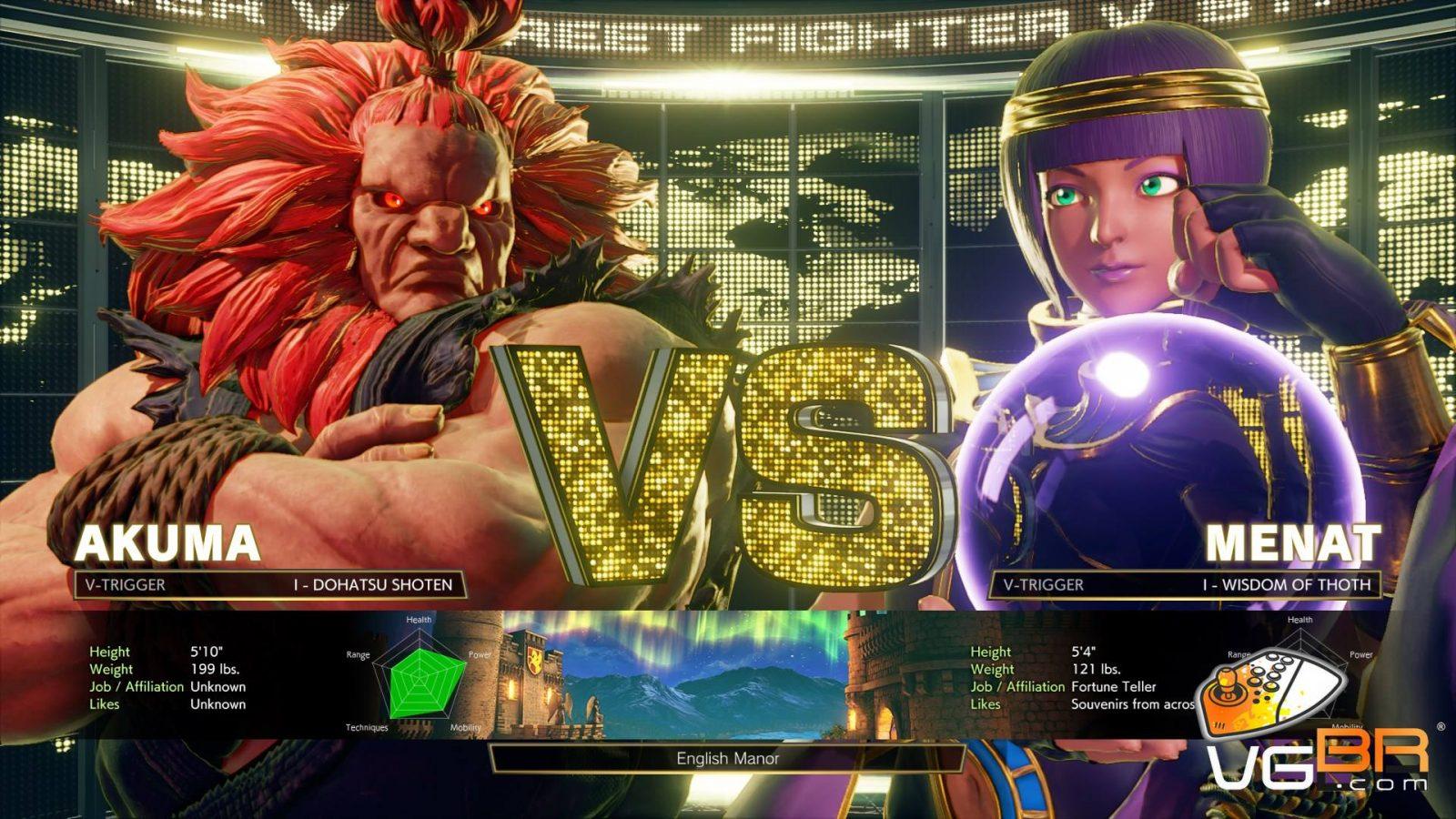Viewport: 1456px width, 819px height.
Task: Click Akuma's green stats radar chart
Action: pos(420,676)
